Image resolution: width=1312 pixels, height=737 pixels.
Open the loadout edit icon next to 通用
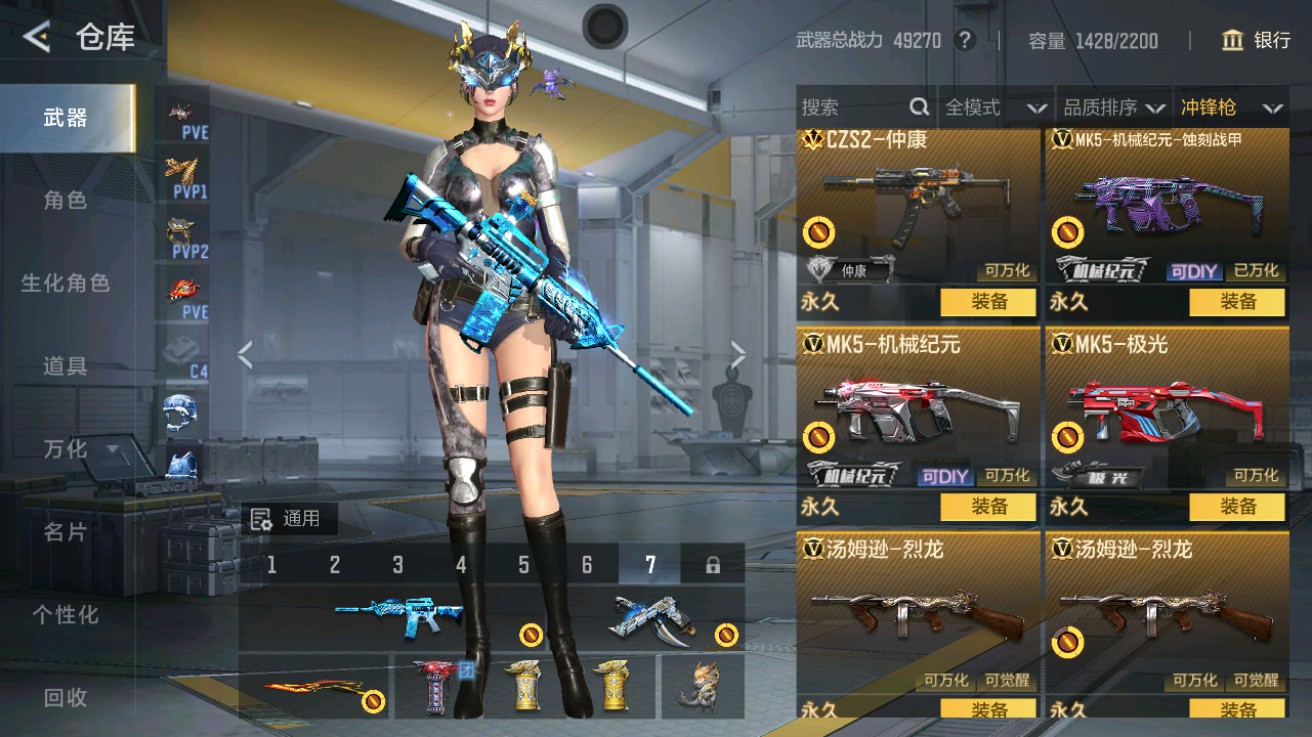pos(264,519)
